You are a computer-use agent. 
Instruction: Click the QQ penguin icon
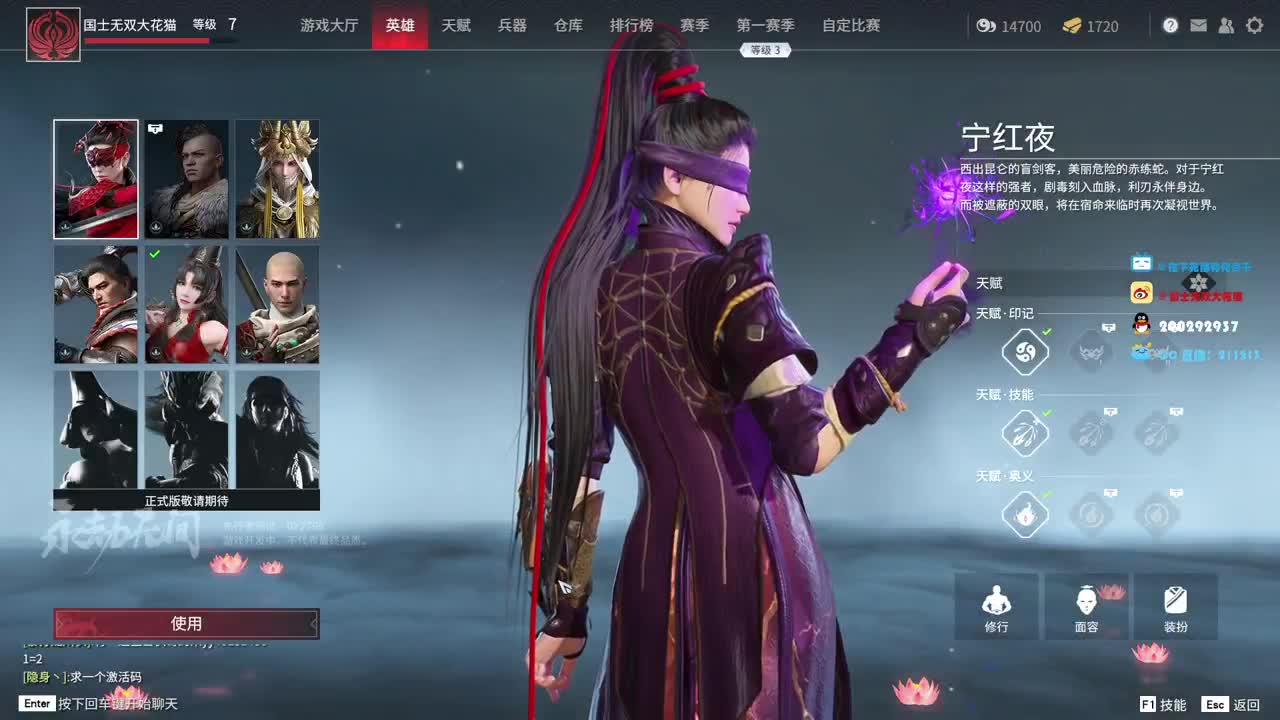click(x=1140, y=322)
